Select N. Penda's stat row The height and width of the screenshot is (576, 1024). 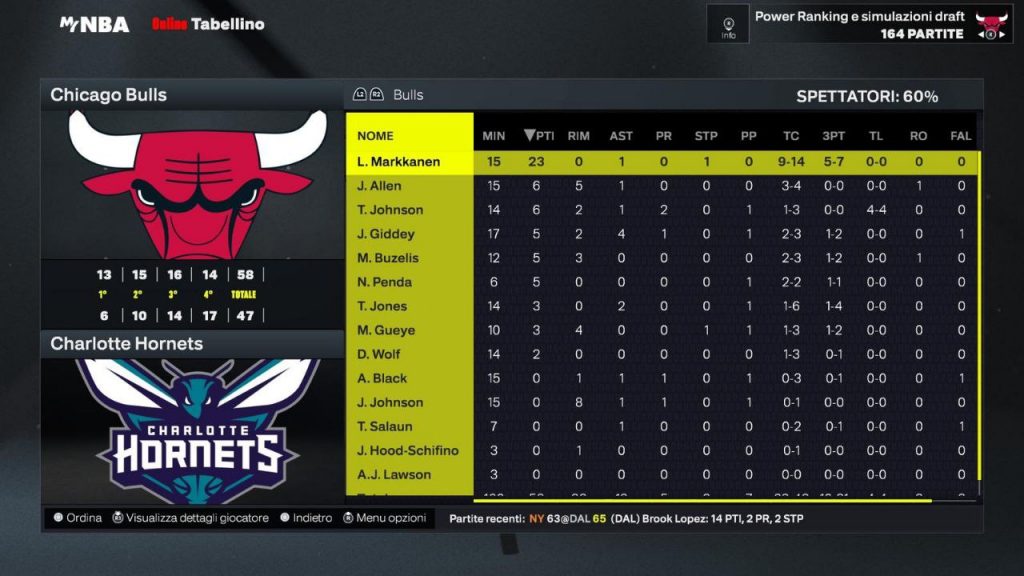point(384,282)
